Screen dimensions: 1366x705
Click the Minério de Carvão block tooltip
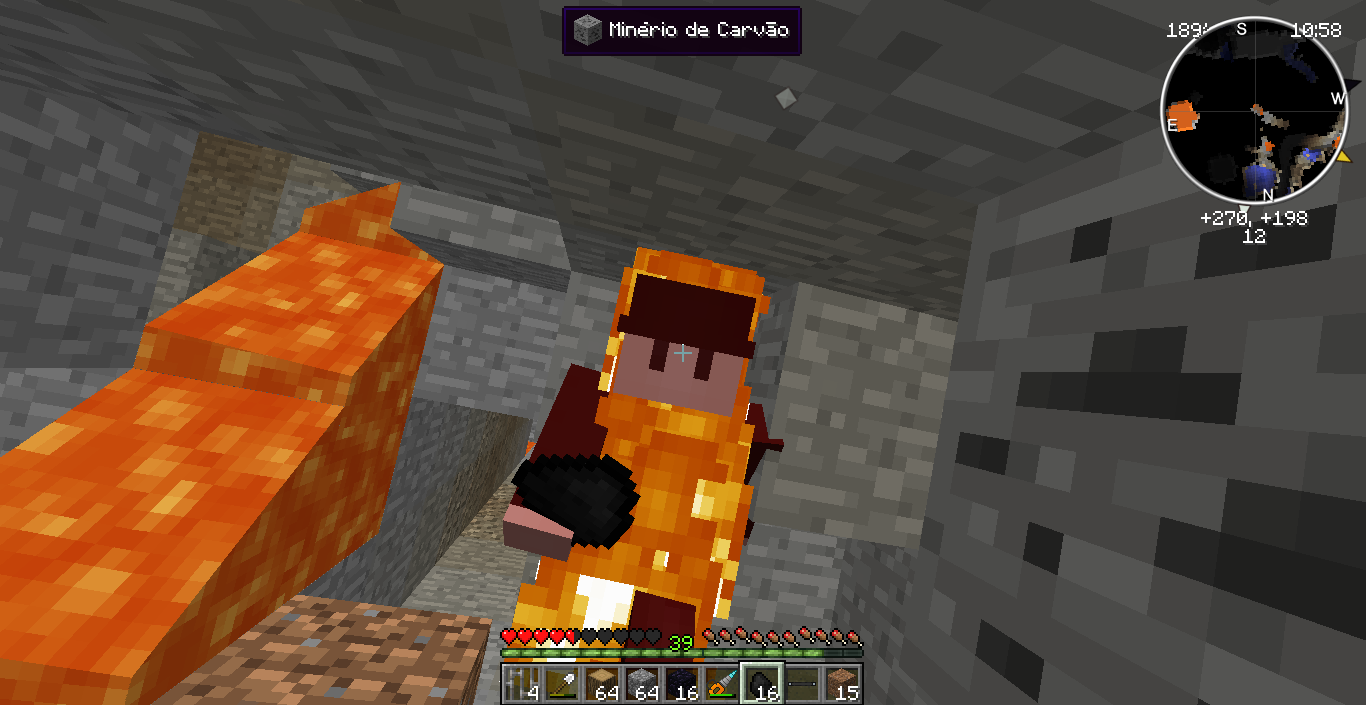(x=681, y=31)
